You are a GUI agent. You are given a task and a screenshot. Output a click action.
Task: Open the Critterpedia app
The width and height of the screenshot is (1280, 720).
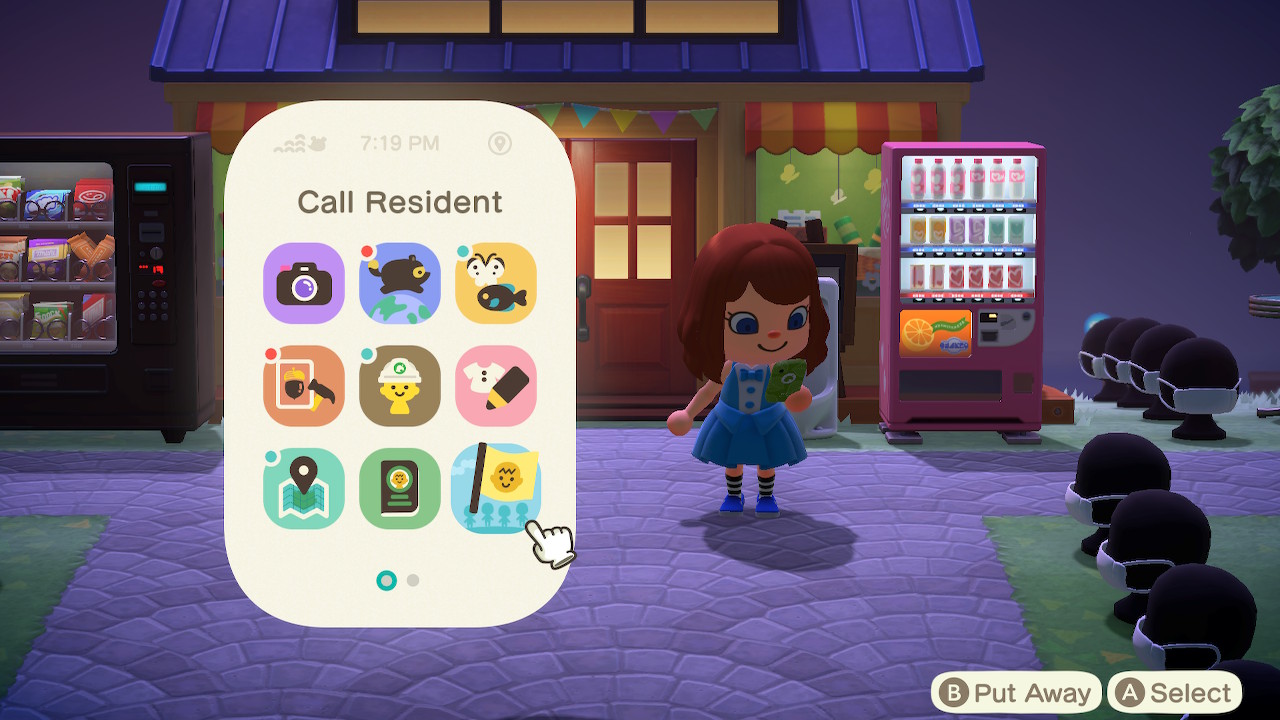(x=496, y=284)
